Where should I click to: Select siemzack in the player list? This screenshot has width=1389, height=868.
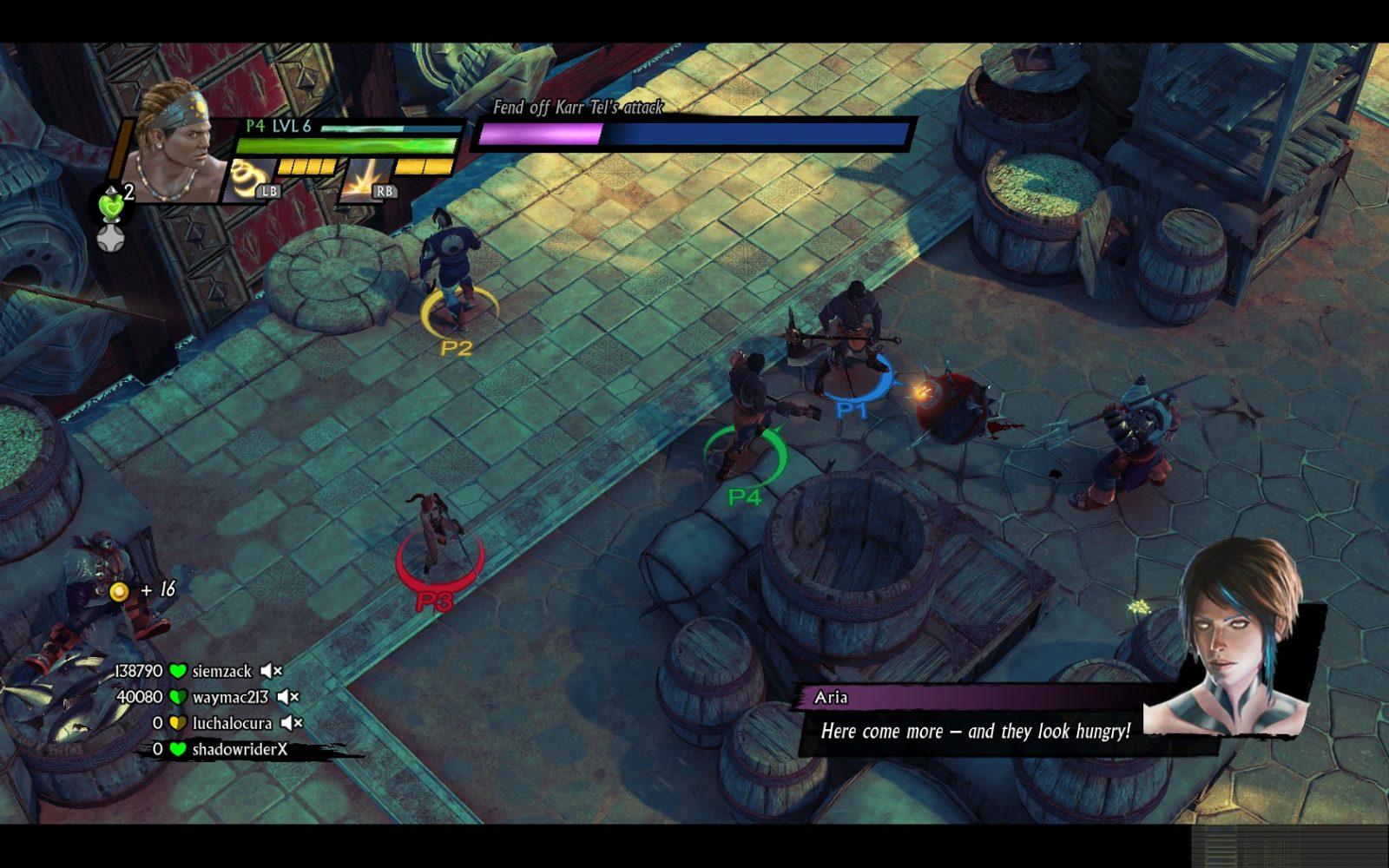tap(221, 671)
